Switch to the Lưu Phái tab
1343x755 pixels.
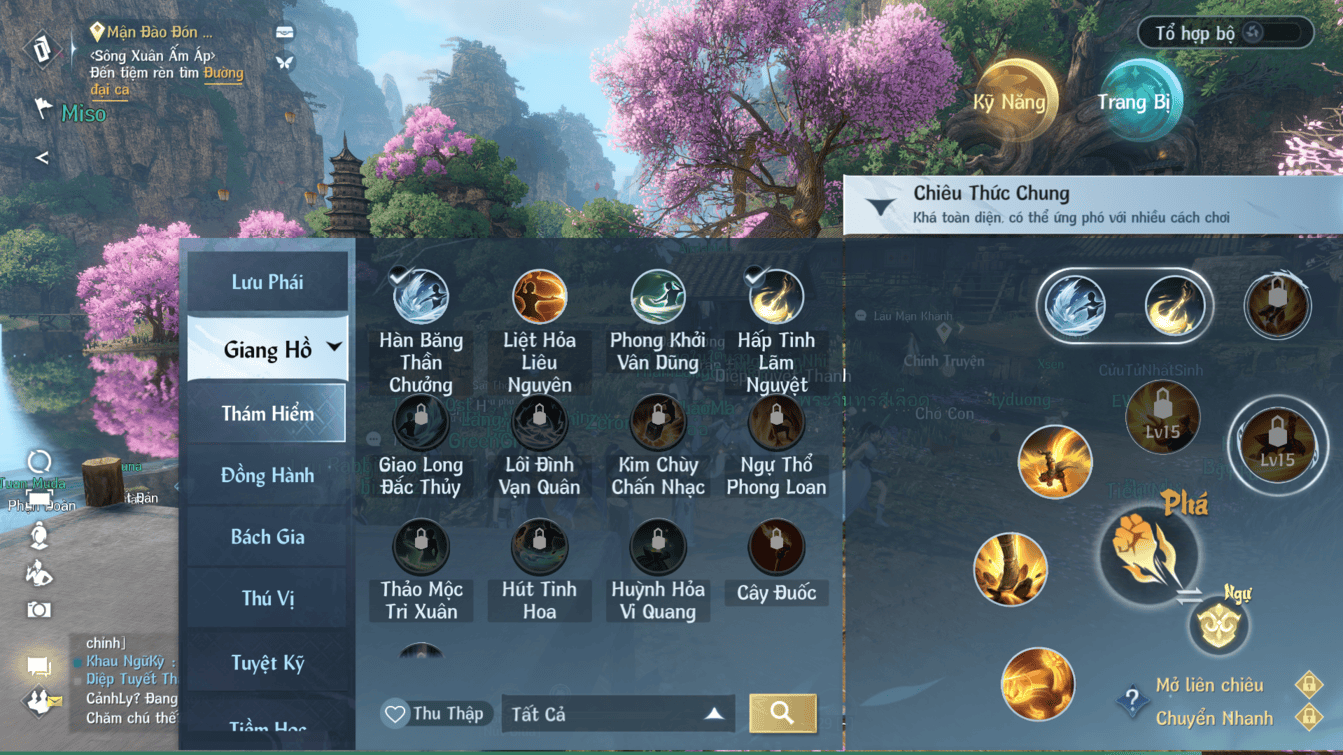267,282
